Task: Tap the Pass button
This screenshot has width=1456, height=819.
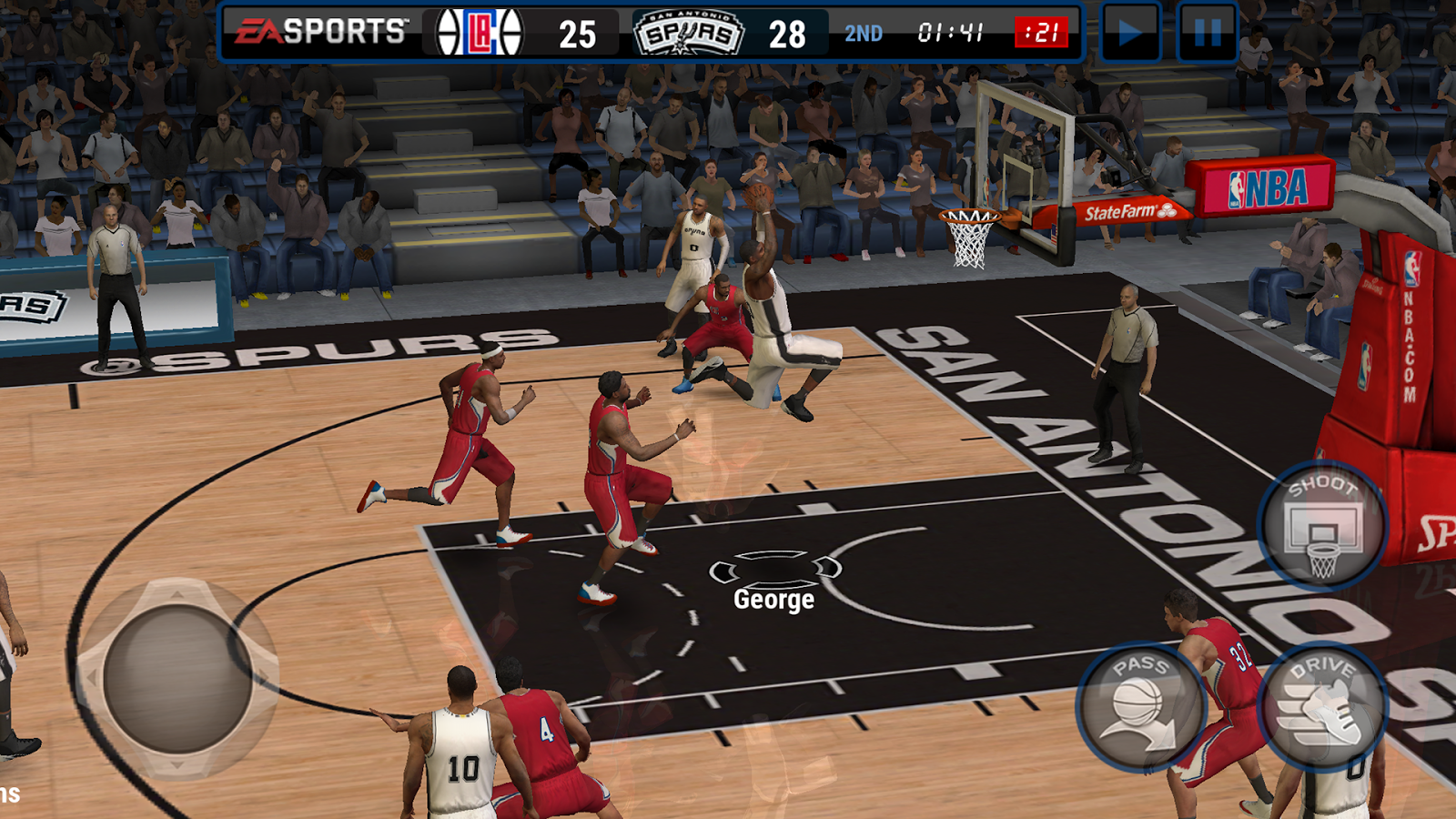Action: click(x=1141, y=706)
